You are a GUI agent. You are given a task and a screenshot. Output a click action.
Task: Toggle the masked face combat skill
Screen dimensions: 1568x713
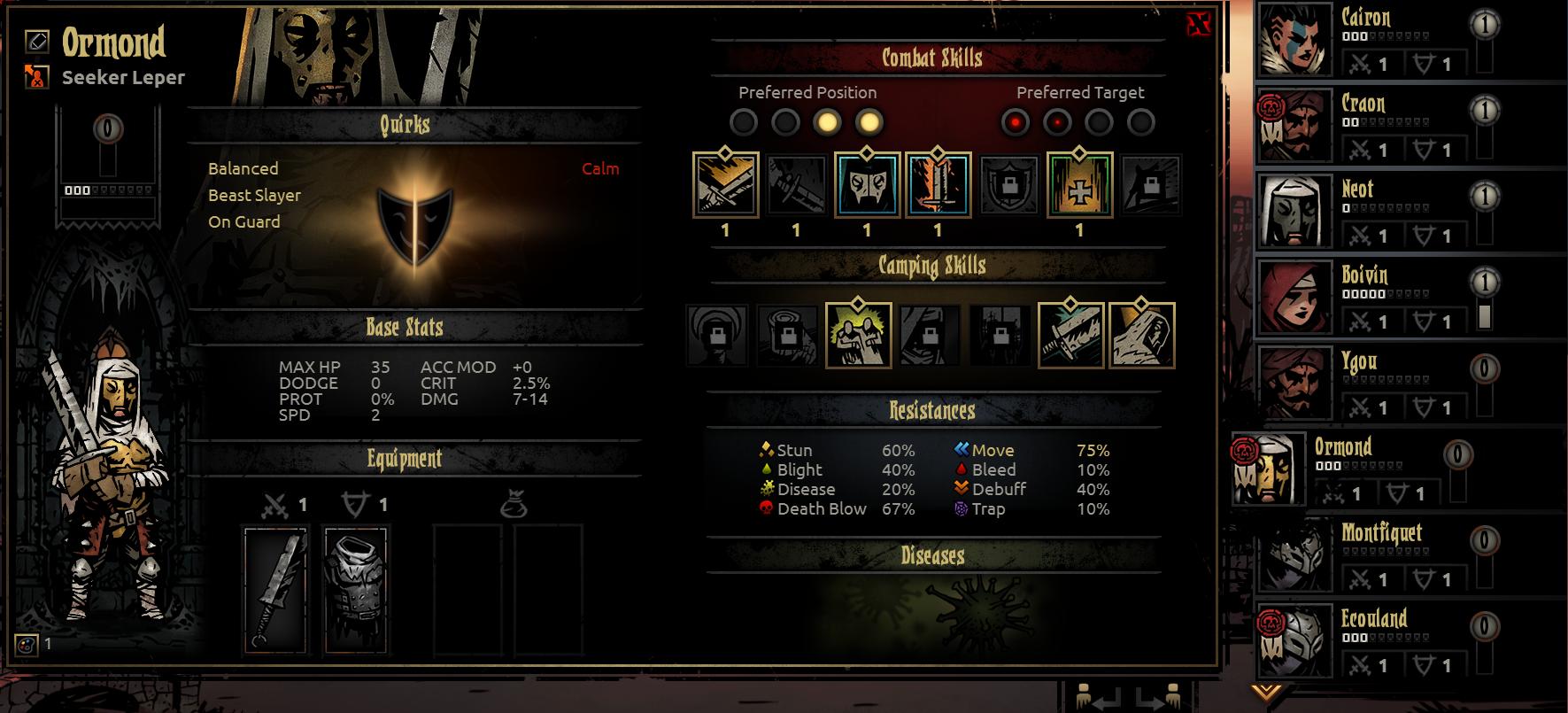pos(867,185)
